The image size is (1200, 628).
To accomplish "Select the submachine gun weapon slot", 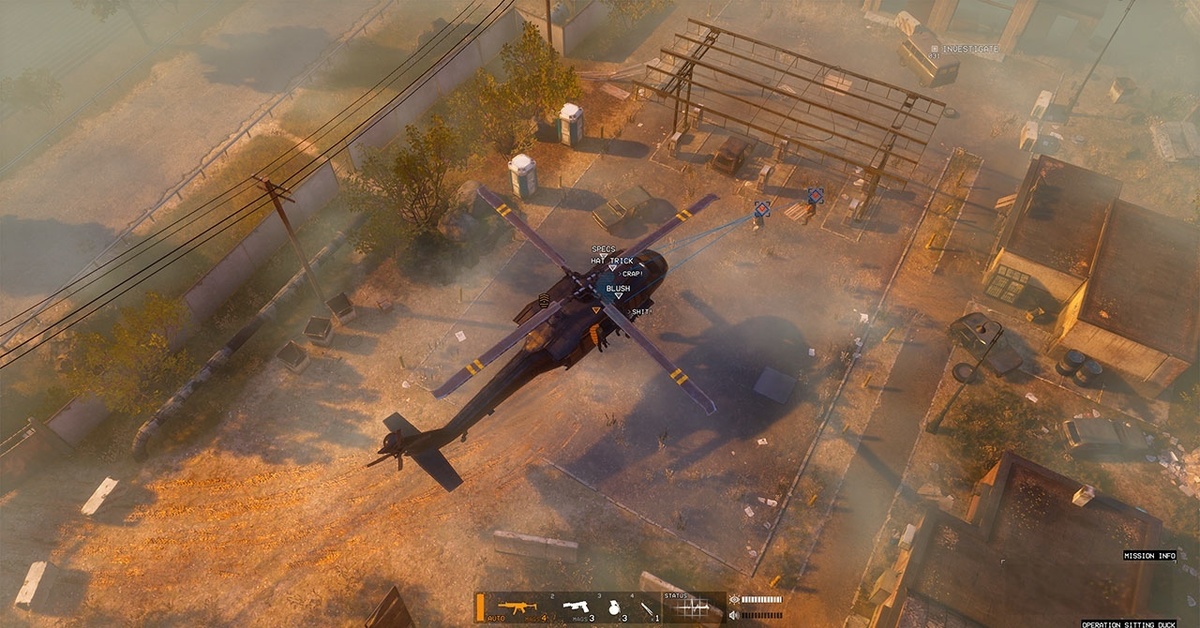I will [518, 606].
